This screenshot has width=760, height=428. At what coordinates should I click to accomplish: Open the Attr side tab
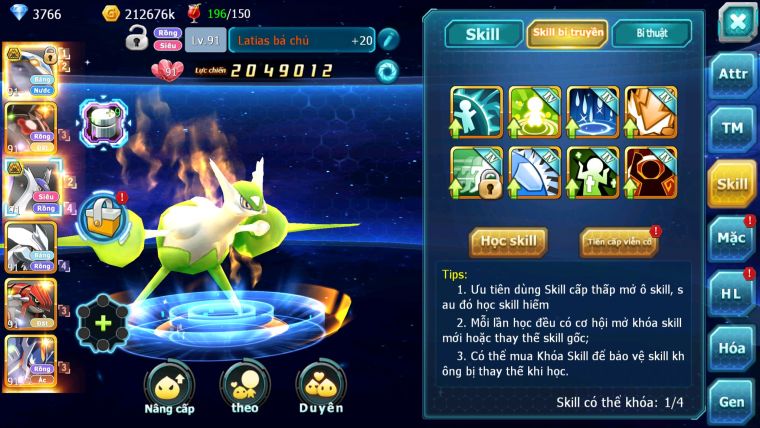point(732,74)
